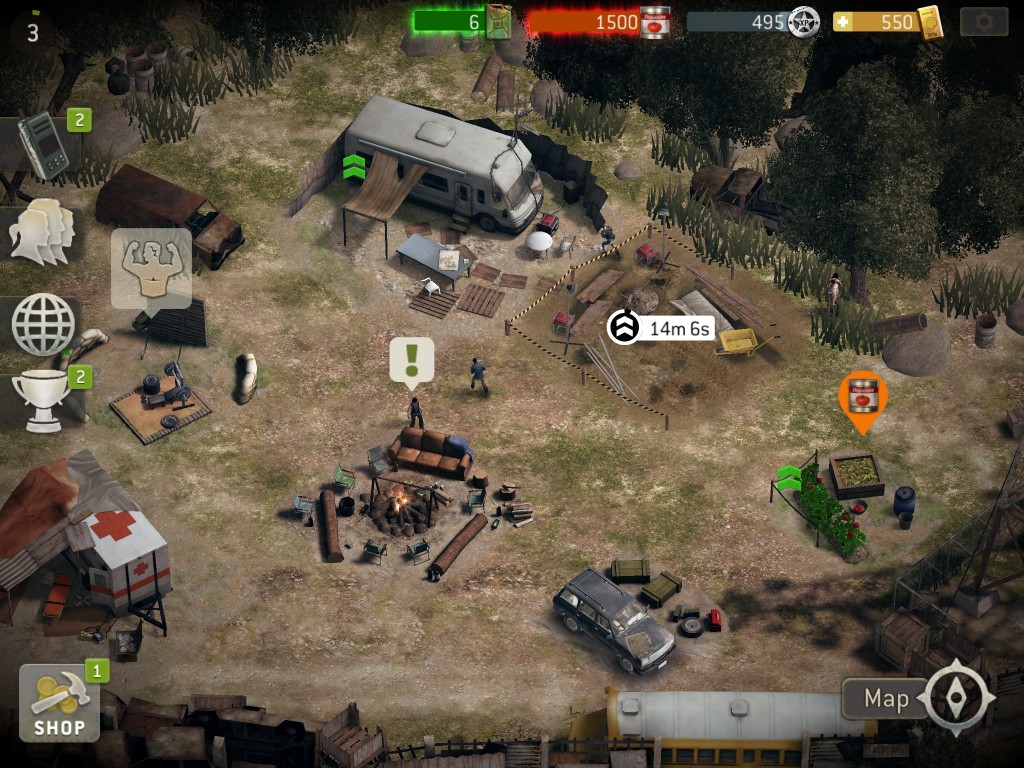Tap the player level 3 badge
This screenshot has width=1024, height=768.
33,31
